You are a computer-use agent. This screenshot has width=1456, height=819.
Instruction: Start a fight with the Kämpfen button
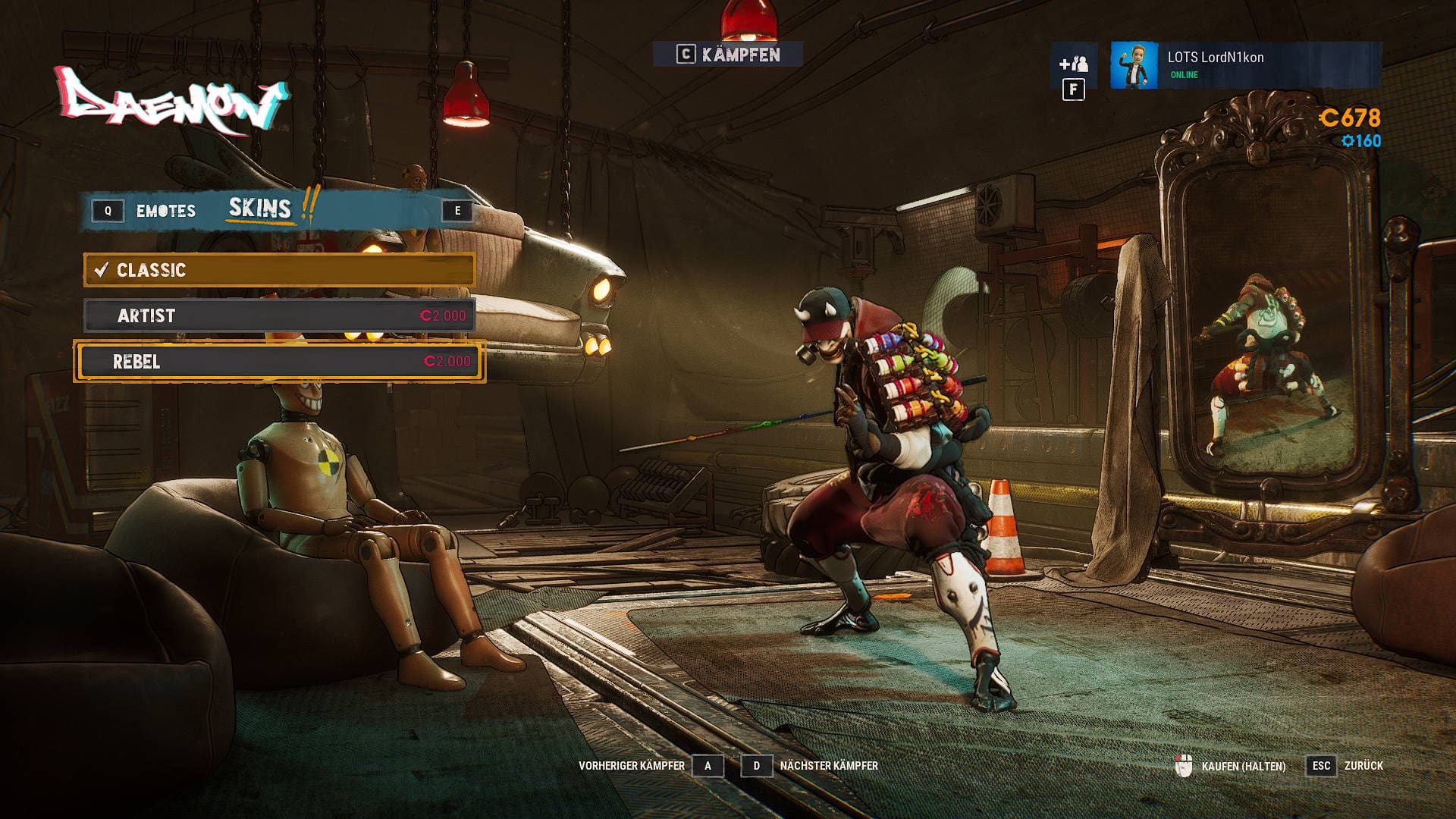[728, 55]
